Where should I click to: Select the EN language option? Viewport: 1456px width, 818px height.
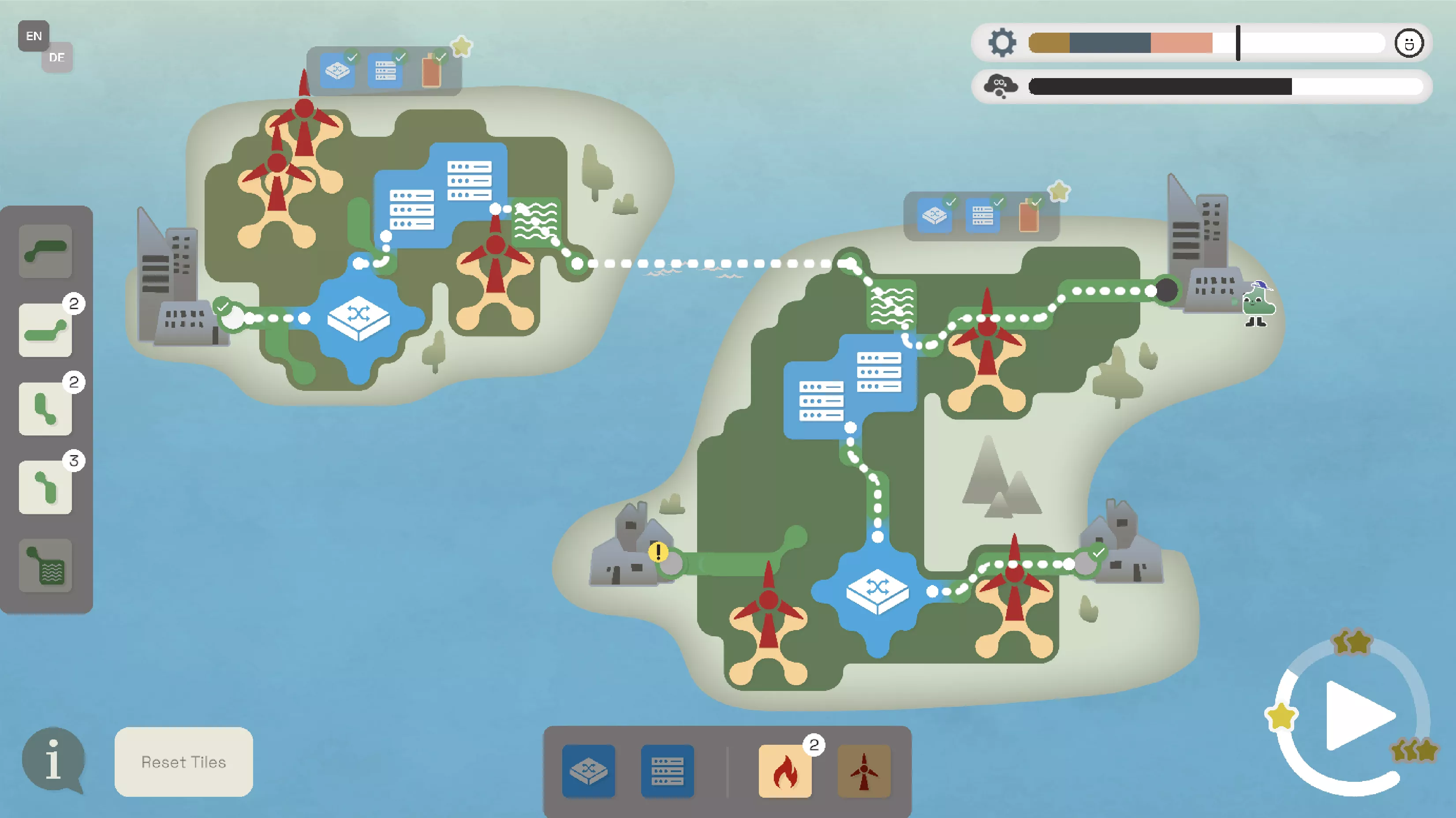tap(34, 36)
